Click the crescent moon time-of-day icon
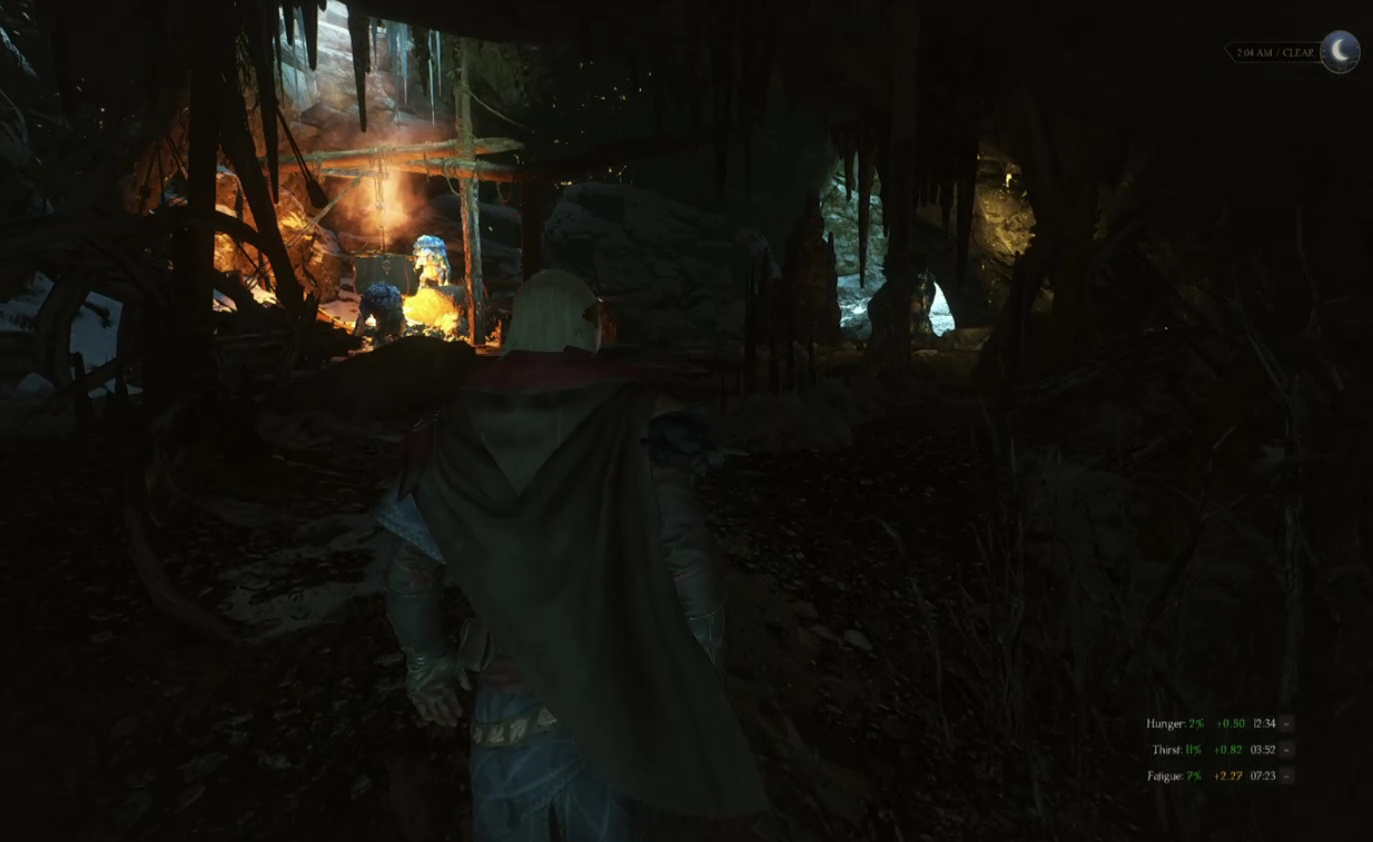 pos(1340,52)
